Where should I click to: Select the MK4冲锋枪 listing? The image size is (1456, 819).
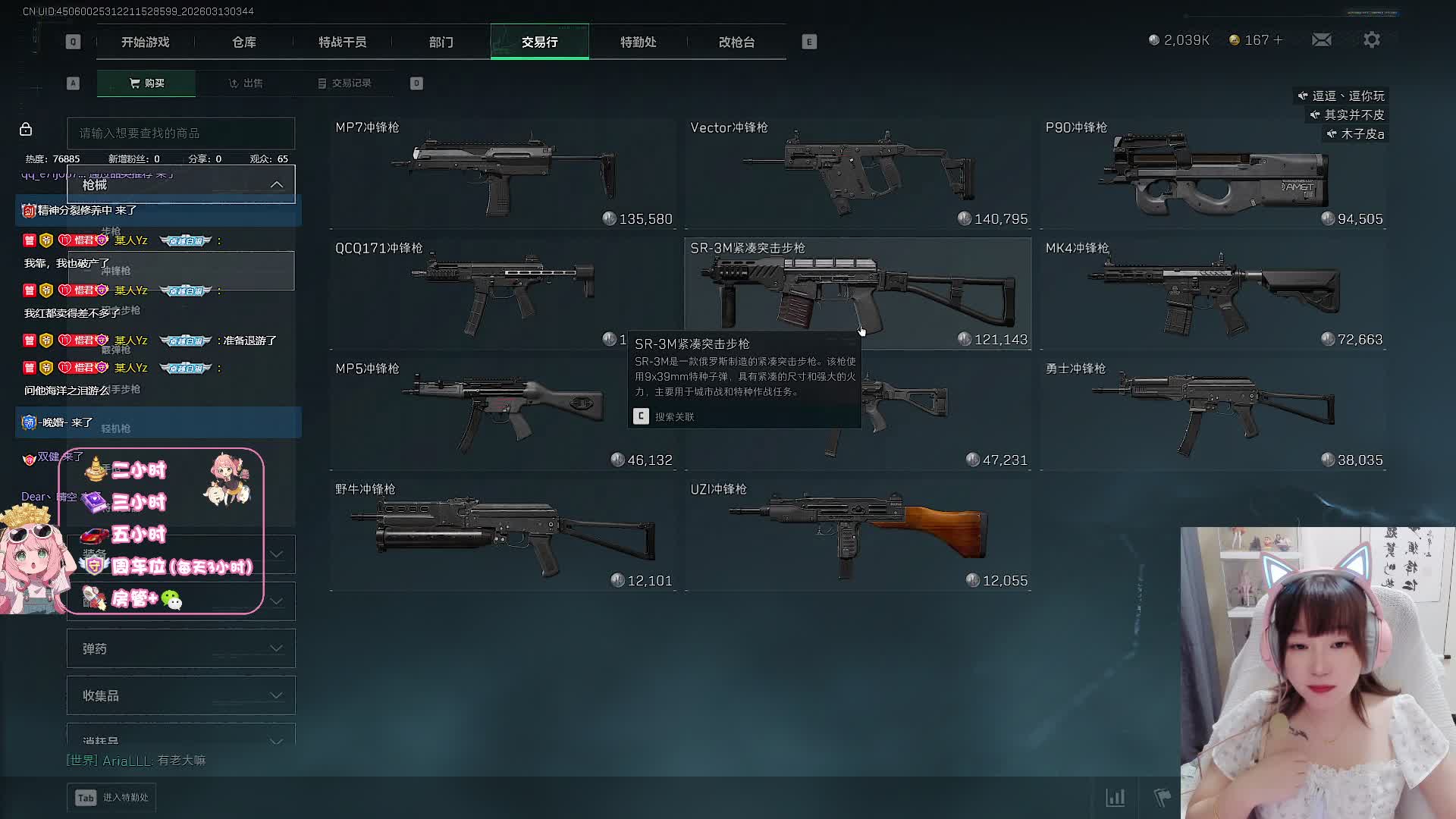[x=1213, y=293]
